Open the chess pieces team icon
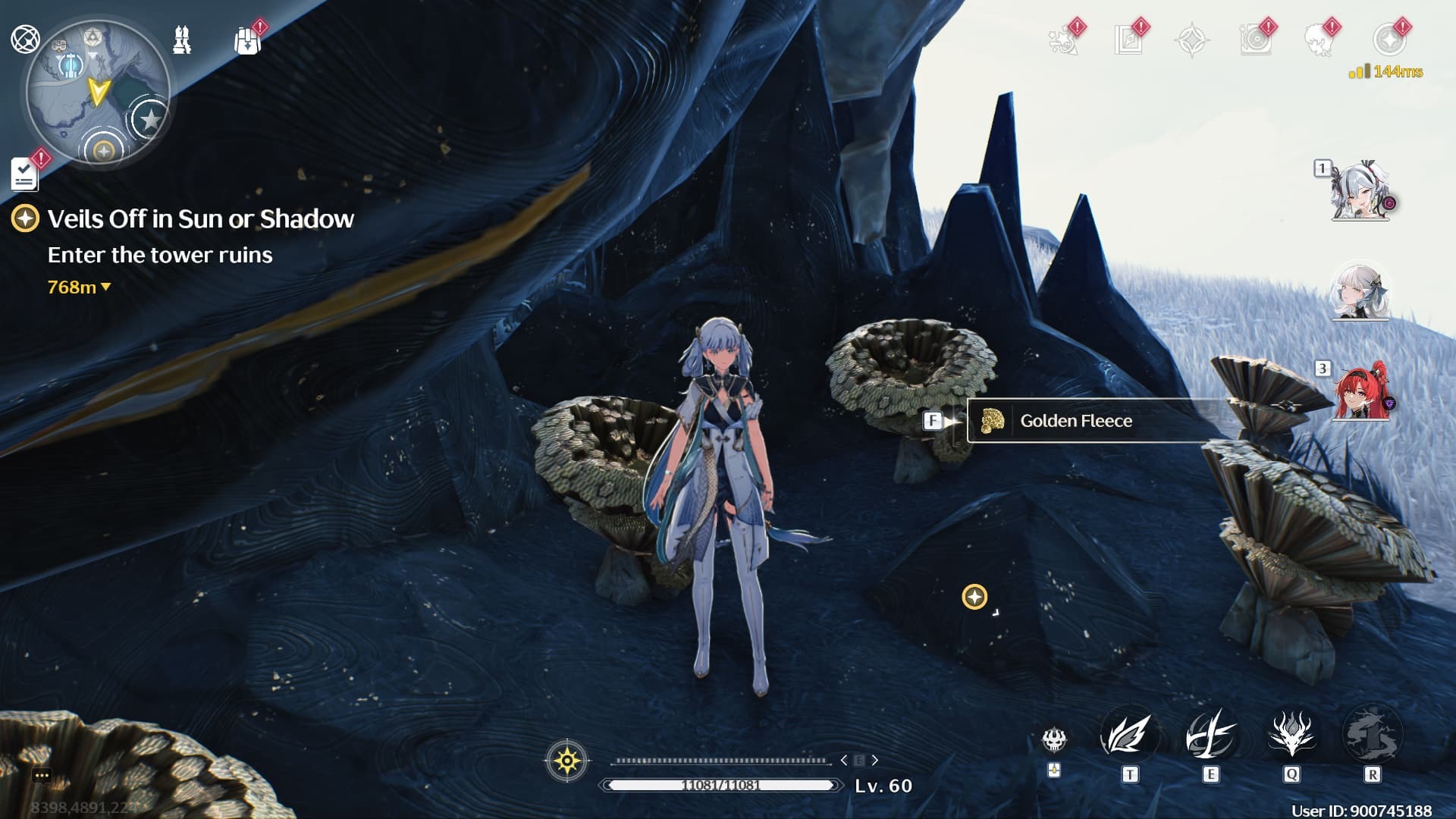 182,40
